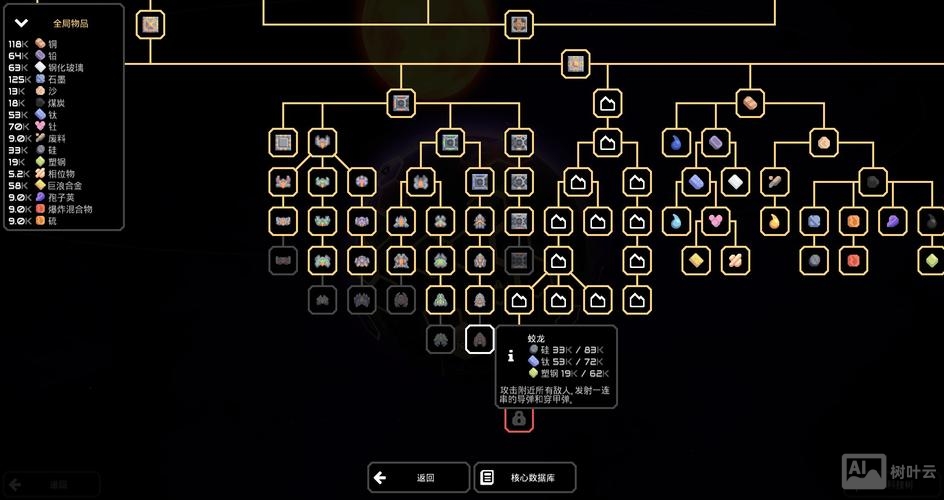Select the copper item research node
This screenshot has width=944, height=500.
pos(749,102)
